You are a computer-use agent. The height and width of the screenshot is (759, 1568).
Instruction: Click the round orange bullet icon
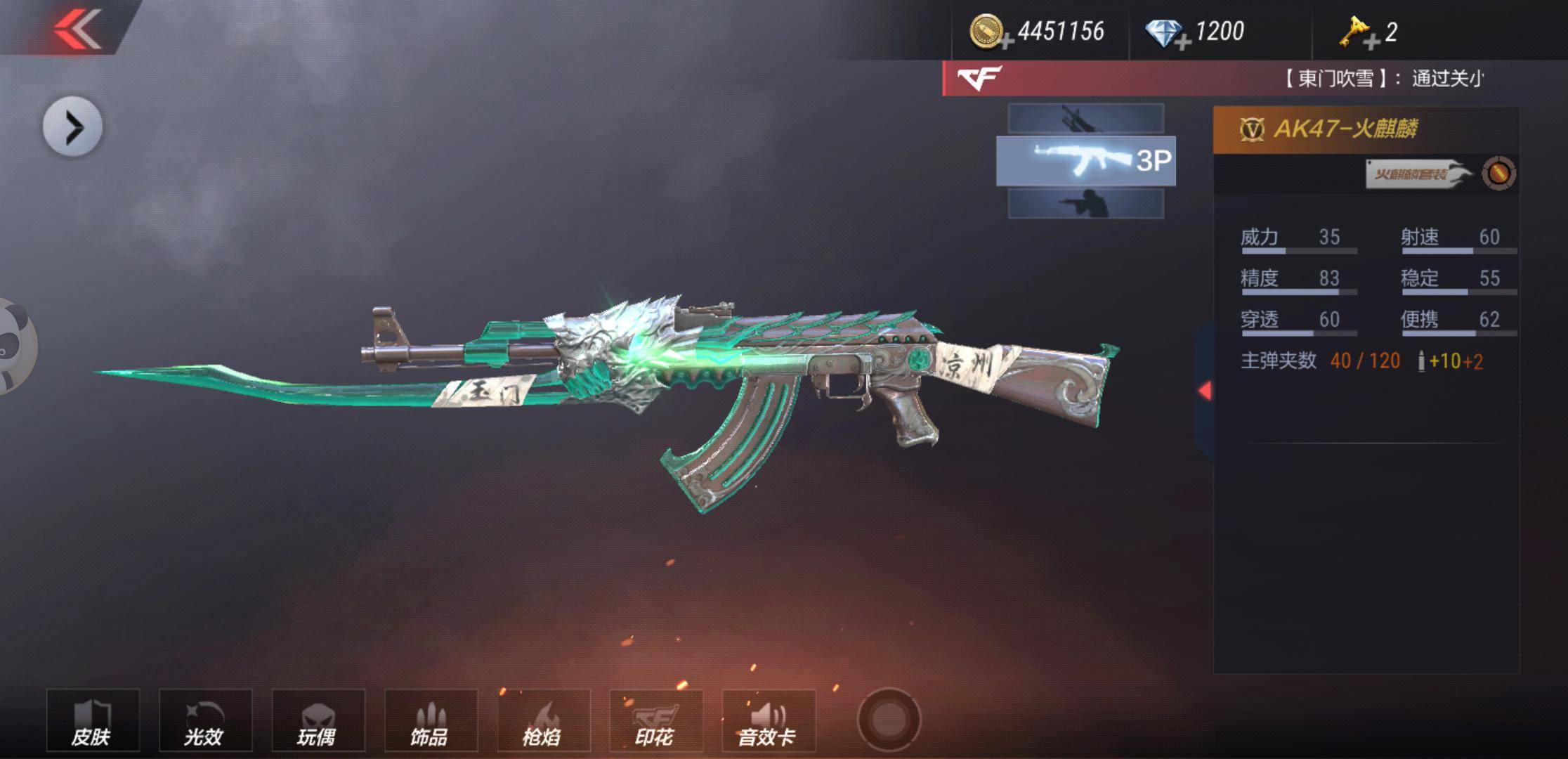(1498, 173)
